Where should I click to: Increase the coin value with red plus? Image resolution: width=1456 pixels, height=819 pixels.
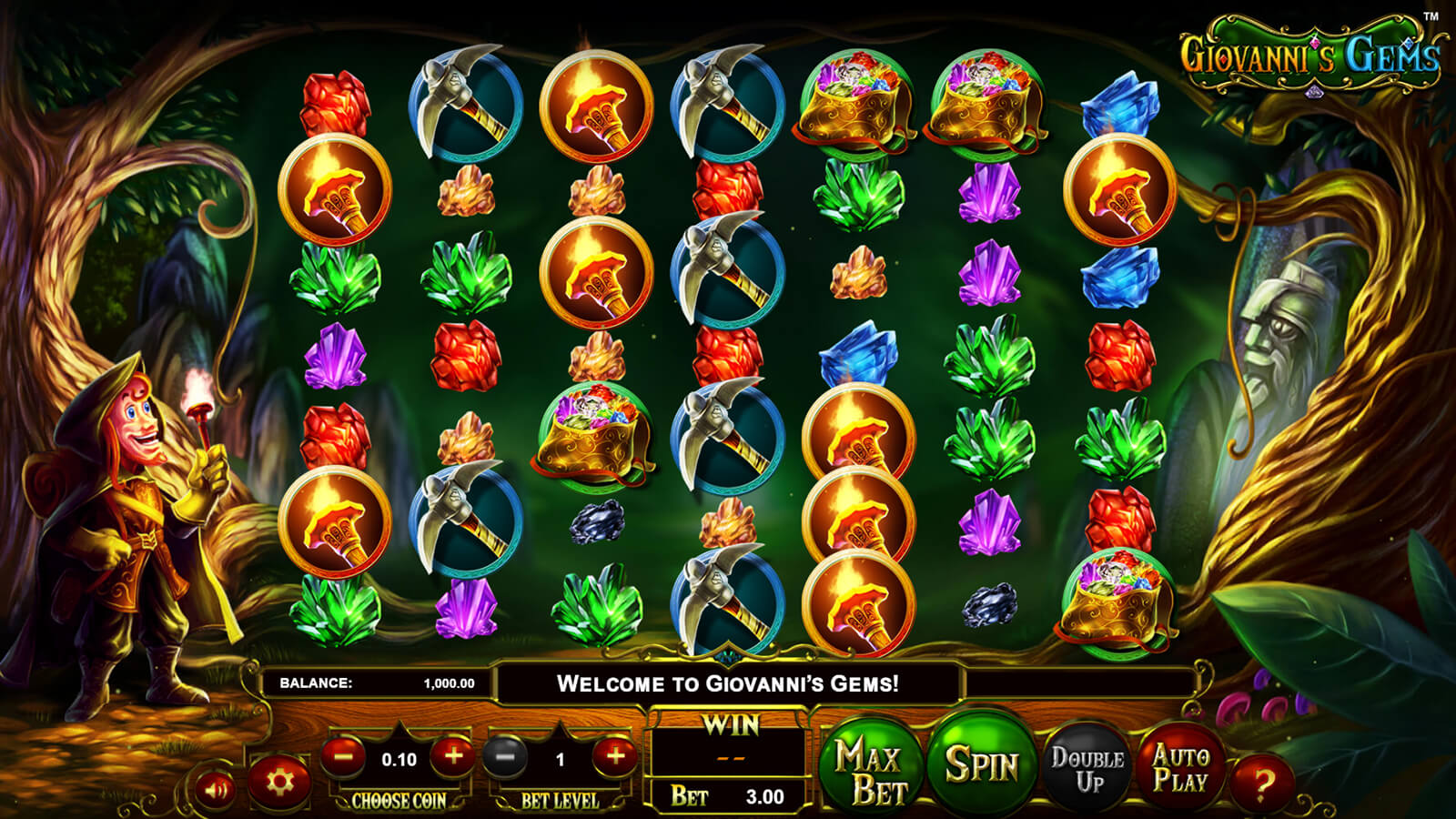coord(452,756)
